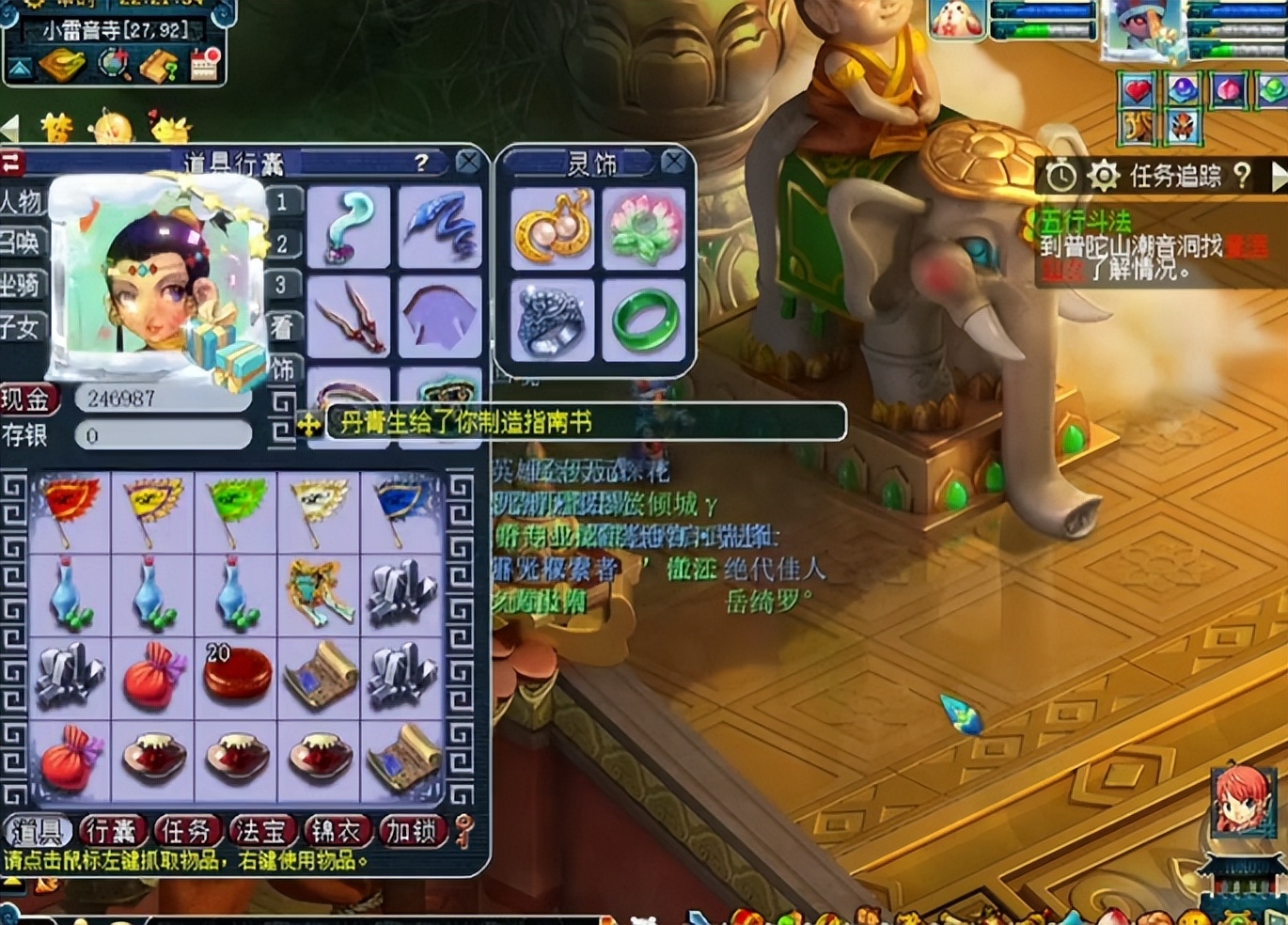This screenshot has width=1288, height=925.
Task: Collapse the minimap with the blue triangle toggle
Action: coord(21,66)
